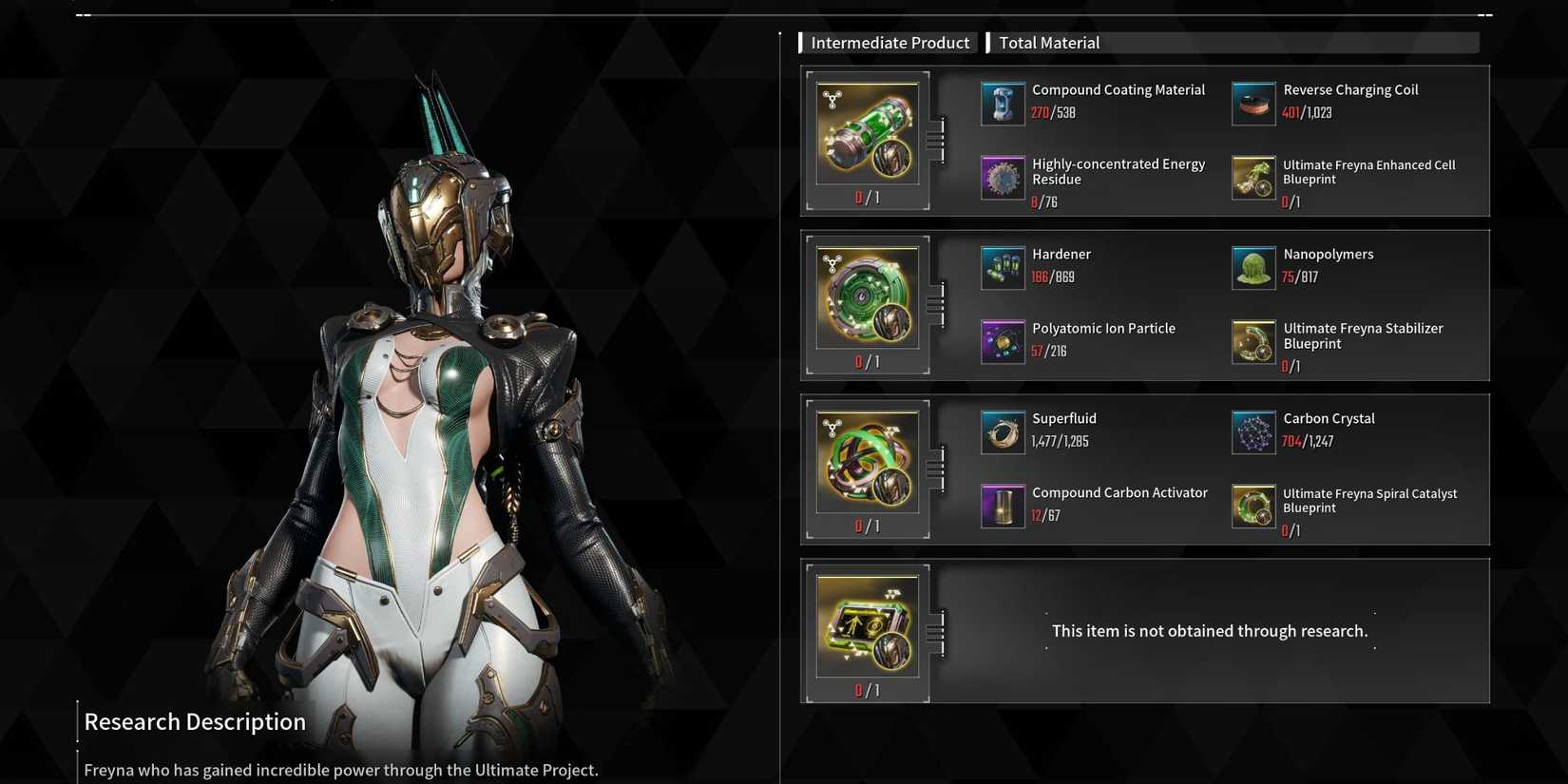Click the Reverse Charging Coil icon
1568x784 pixels.
coord(1253,104)
